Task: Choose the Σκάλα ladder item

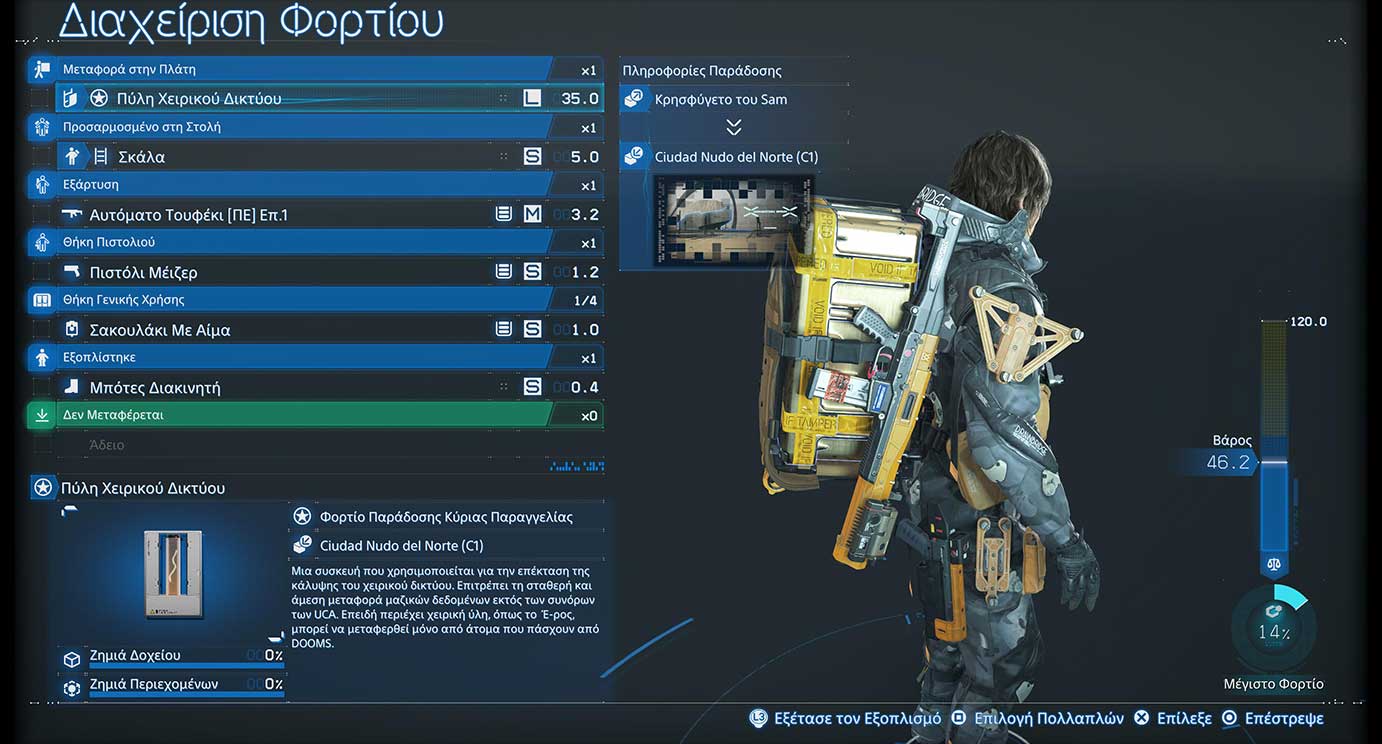Action: pyautogui.click(x=300, y=156)
